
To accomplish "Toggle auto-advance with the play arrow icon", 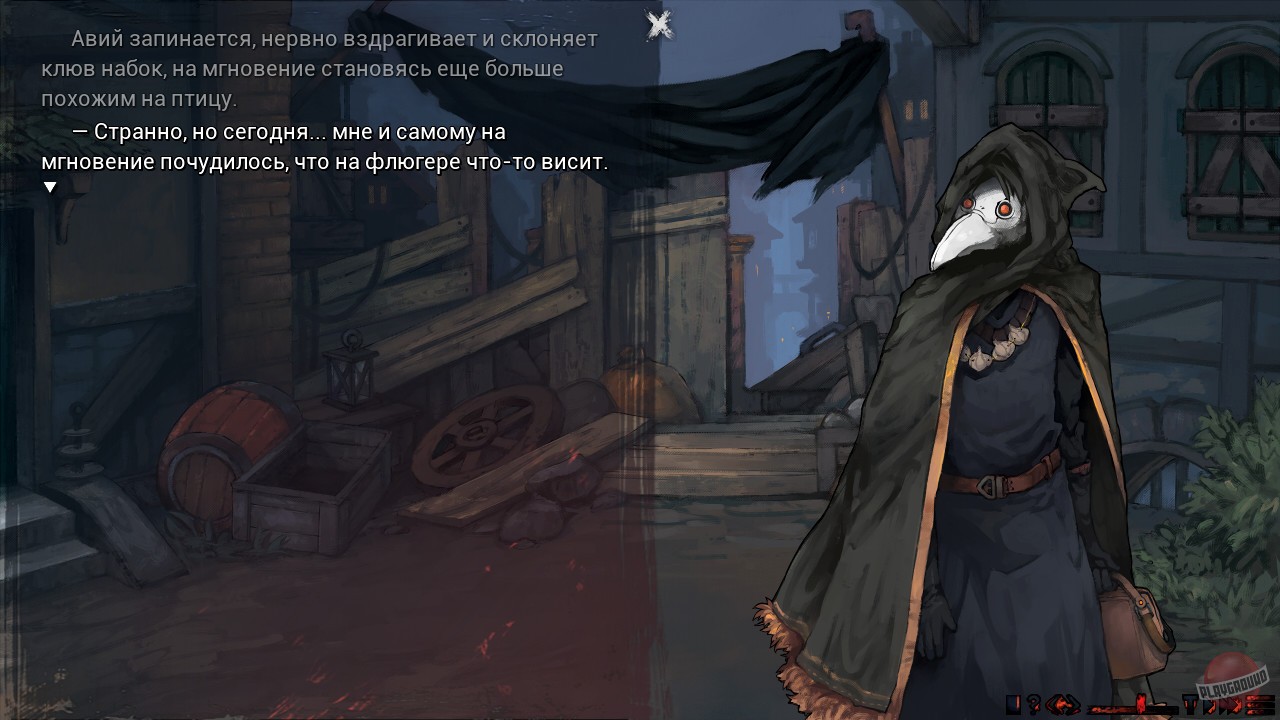I will [x=1211, y=705].
